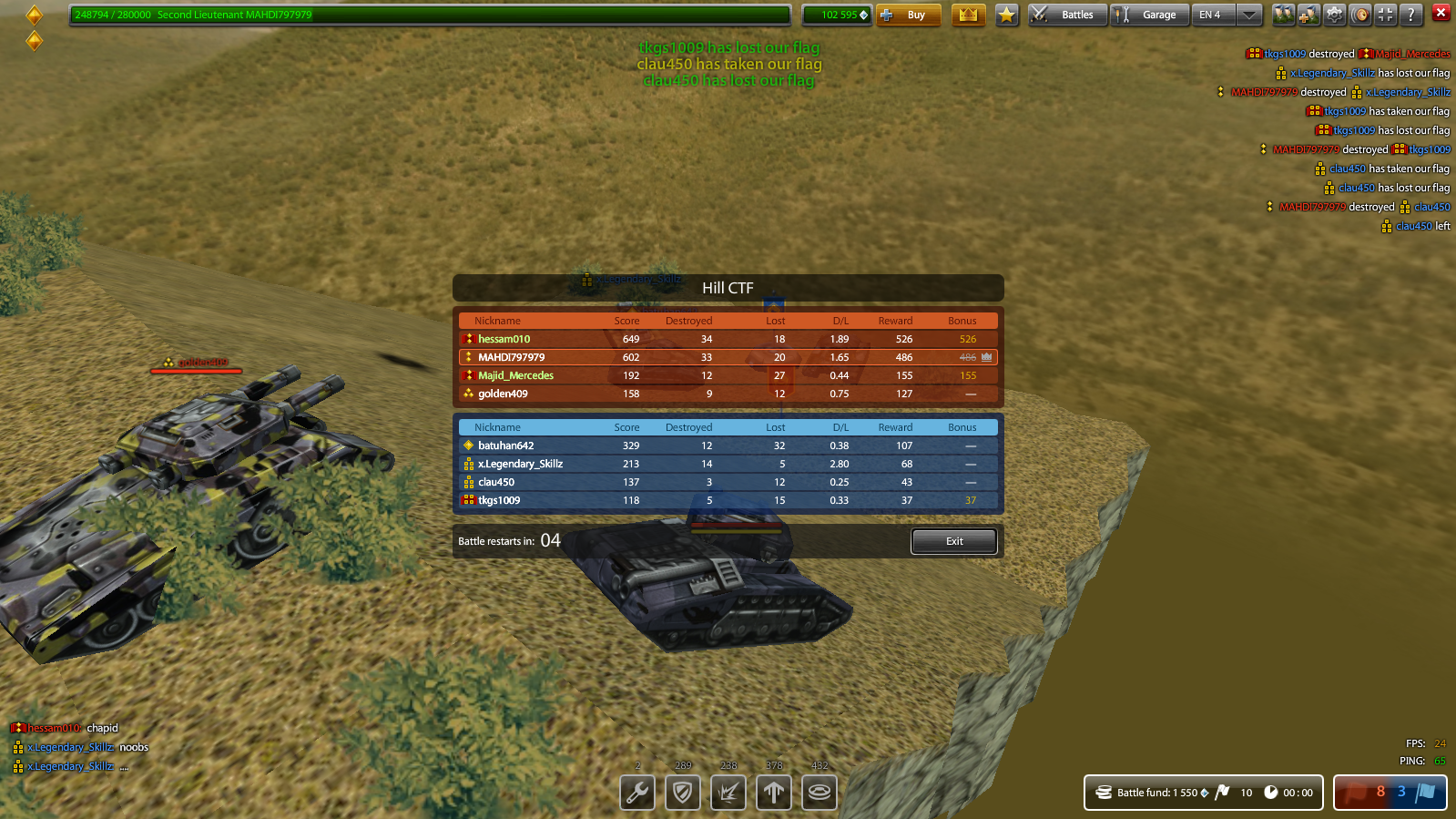This screenshot has height=819, width=1456.
Task: Open the game settings gear
Action: click(x=1334, y=14)
